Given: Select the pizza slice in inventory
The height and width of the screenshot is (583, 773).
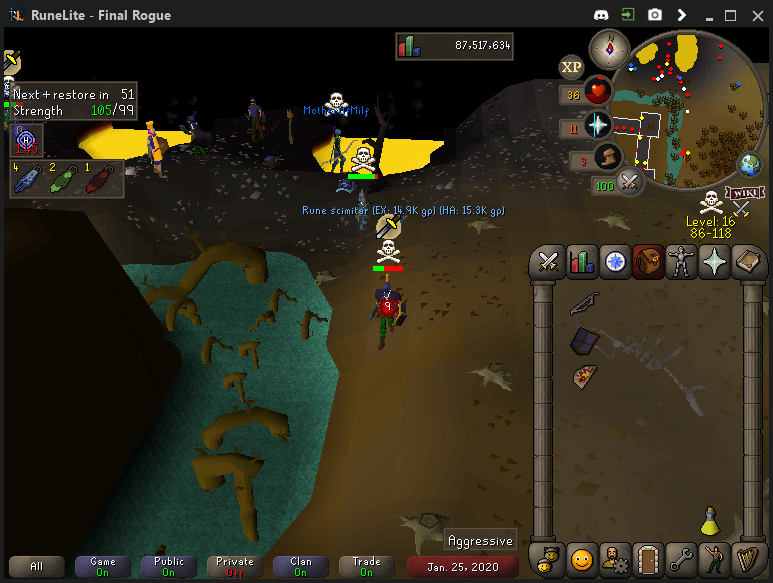Looking at the screenshot, I should click(585, 377).
